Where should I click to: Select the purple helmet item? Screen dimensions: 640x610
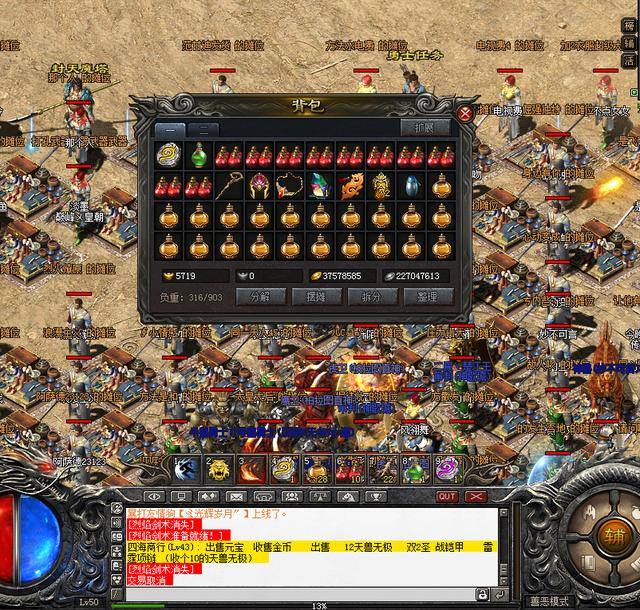tap(260, 186)
